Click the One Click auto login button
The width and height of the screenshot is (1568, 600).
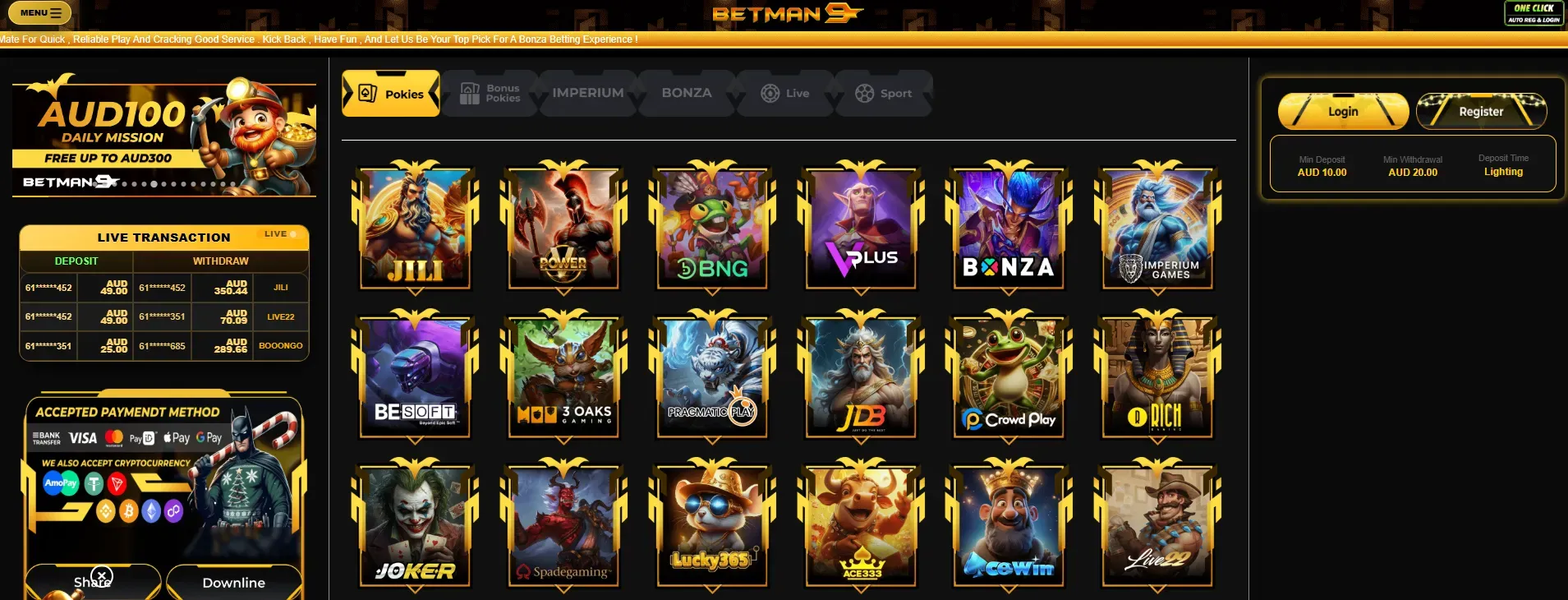point(1534,13)
